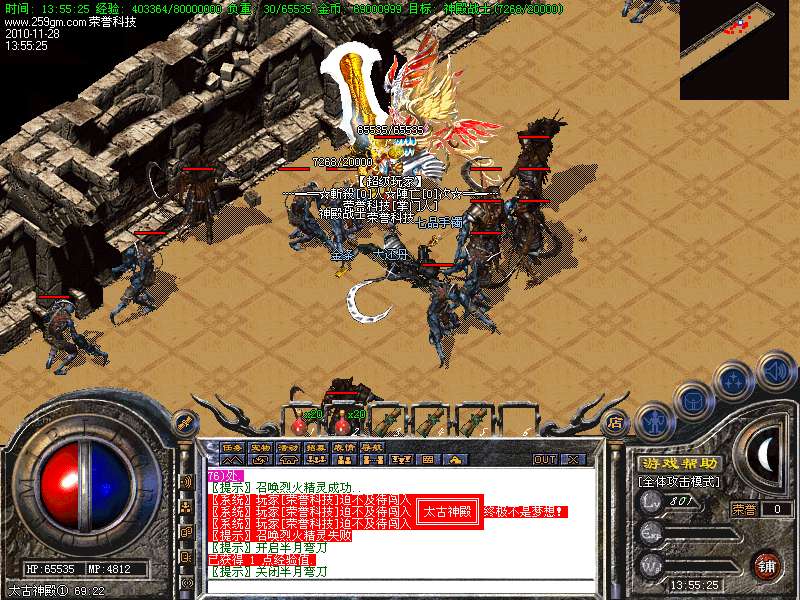Toggle the sound speaker icon
This screenshot has width=800, height=600.
[775, 372]
